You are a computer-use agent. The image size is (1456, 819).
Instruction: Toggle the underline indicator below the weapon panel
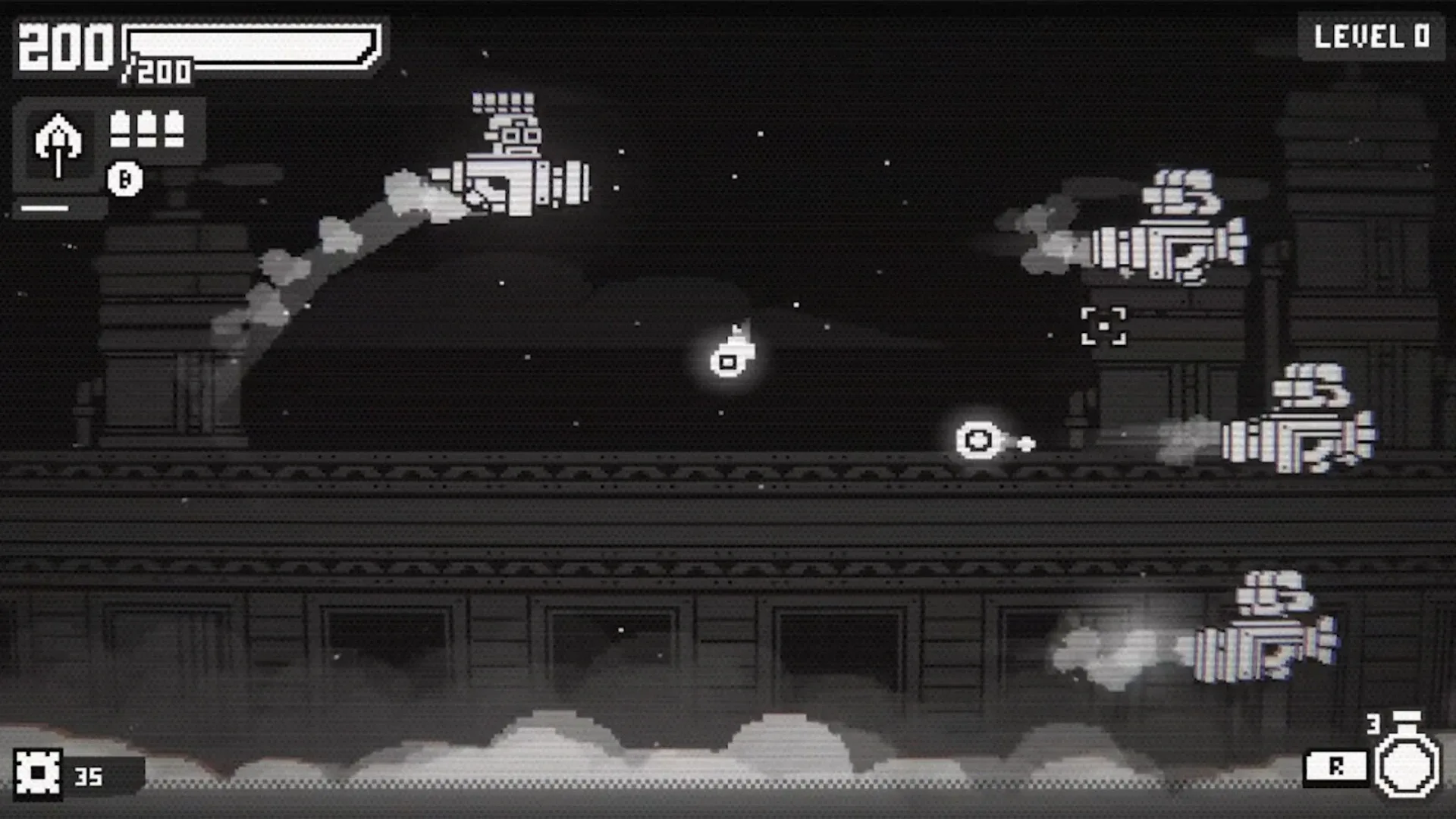44,209
